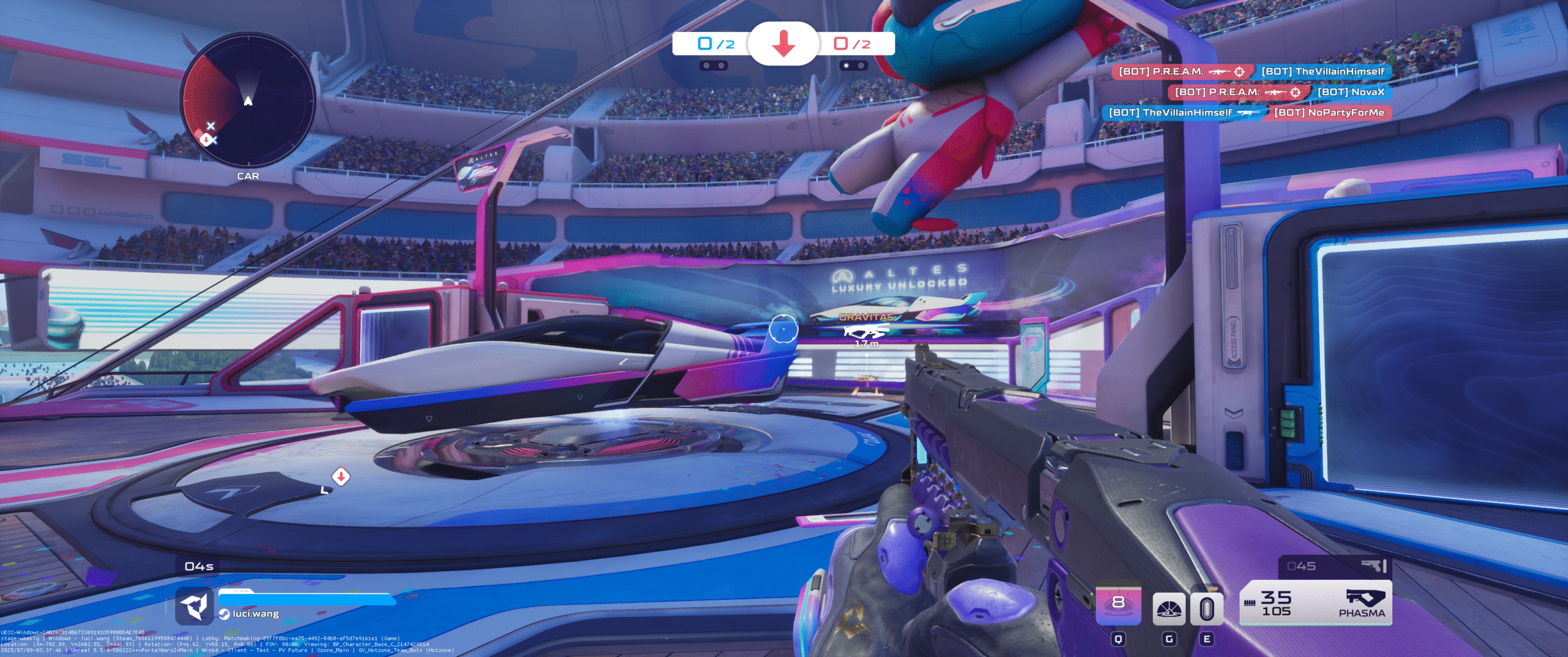Activate the Q ability showing 8

[1118, 604]
